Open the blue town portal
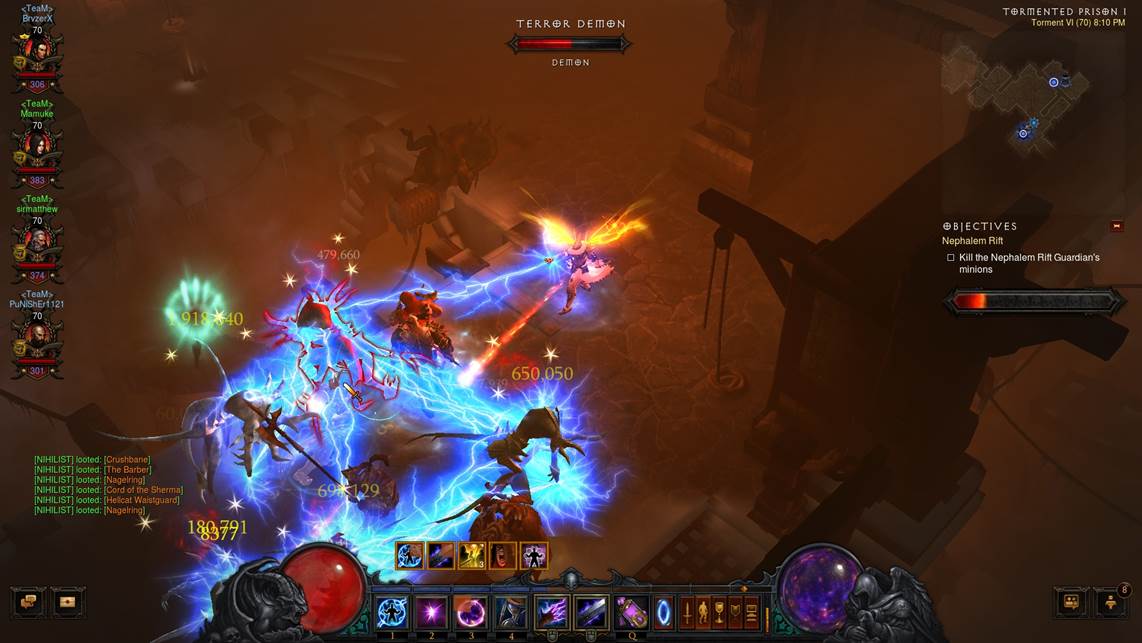The image size is (1142, 643). click(664, 612)
